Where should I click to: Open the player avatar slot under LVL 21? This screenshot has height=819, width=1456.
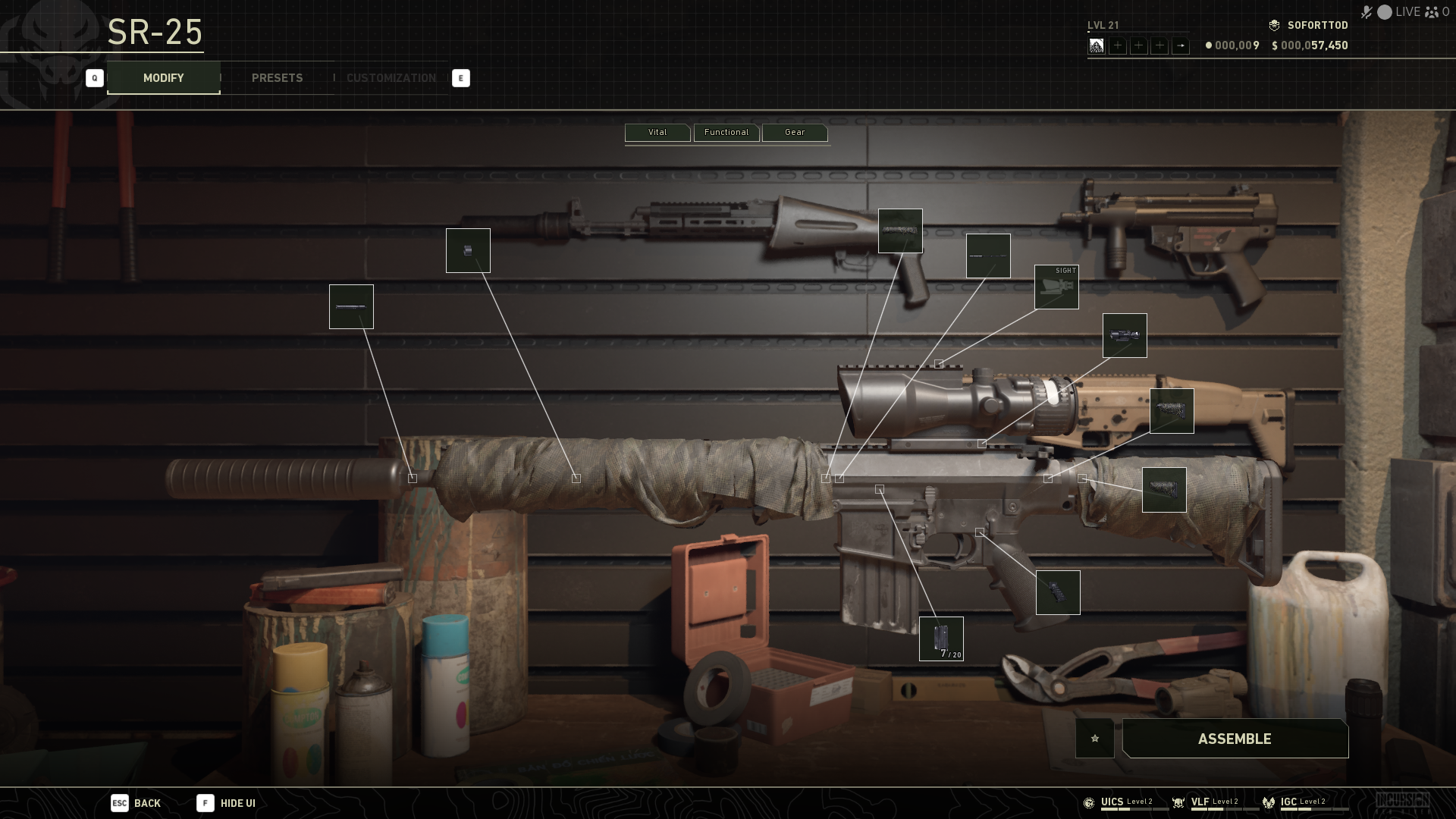click(1097, 46)
